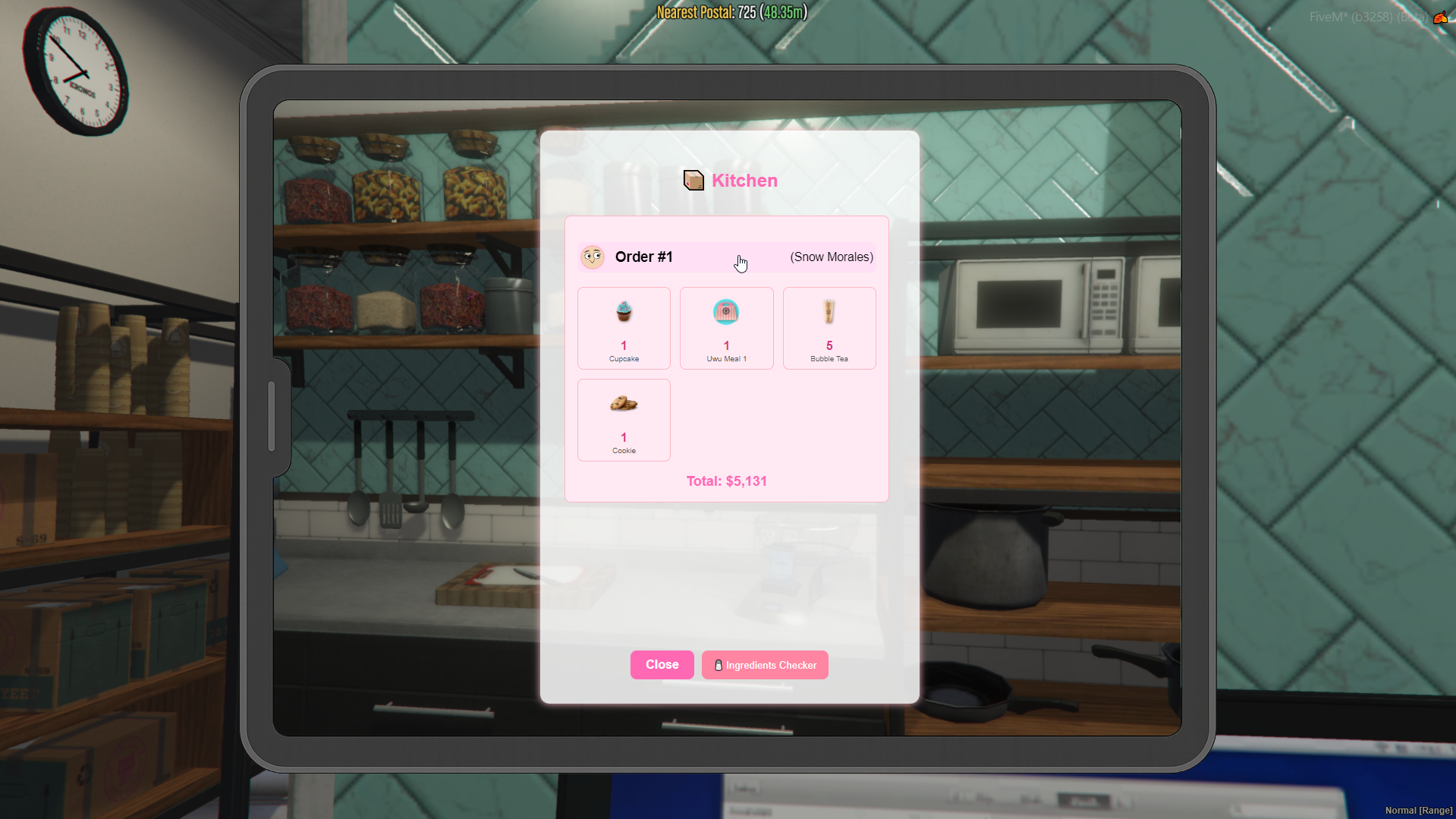This screenshot has width=1456, height=819.
Task: Open the Ingredients Checker
Action: (764, 665)
